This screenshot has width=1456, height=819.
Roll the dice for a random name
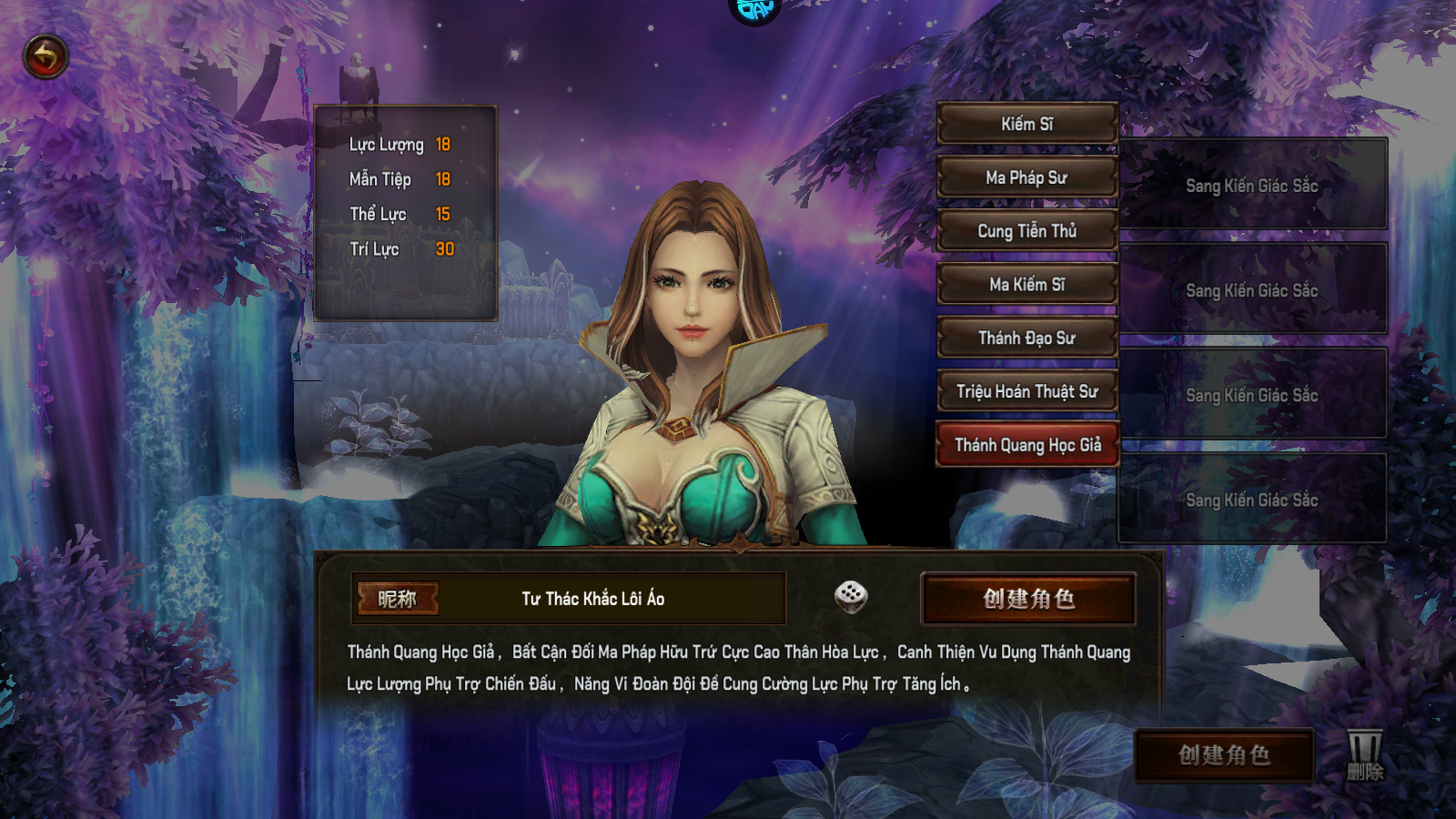[x=851, y=597]
